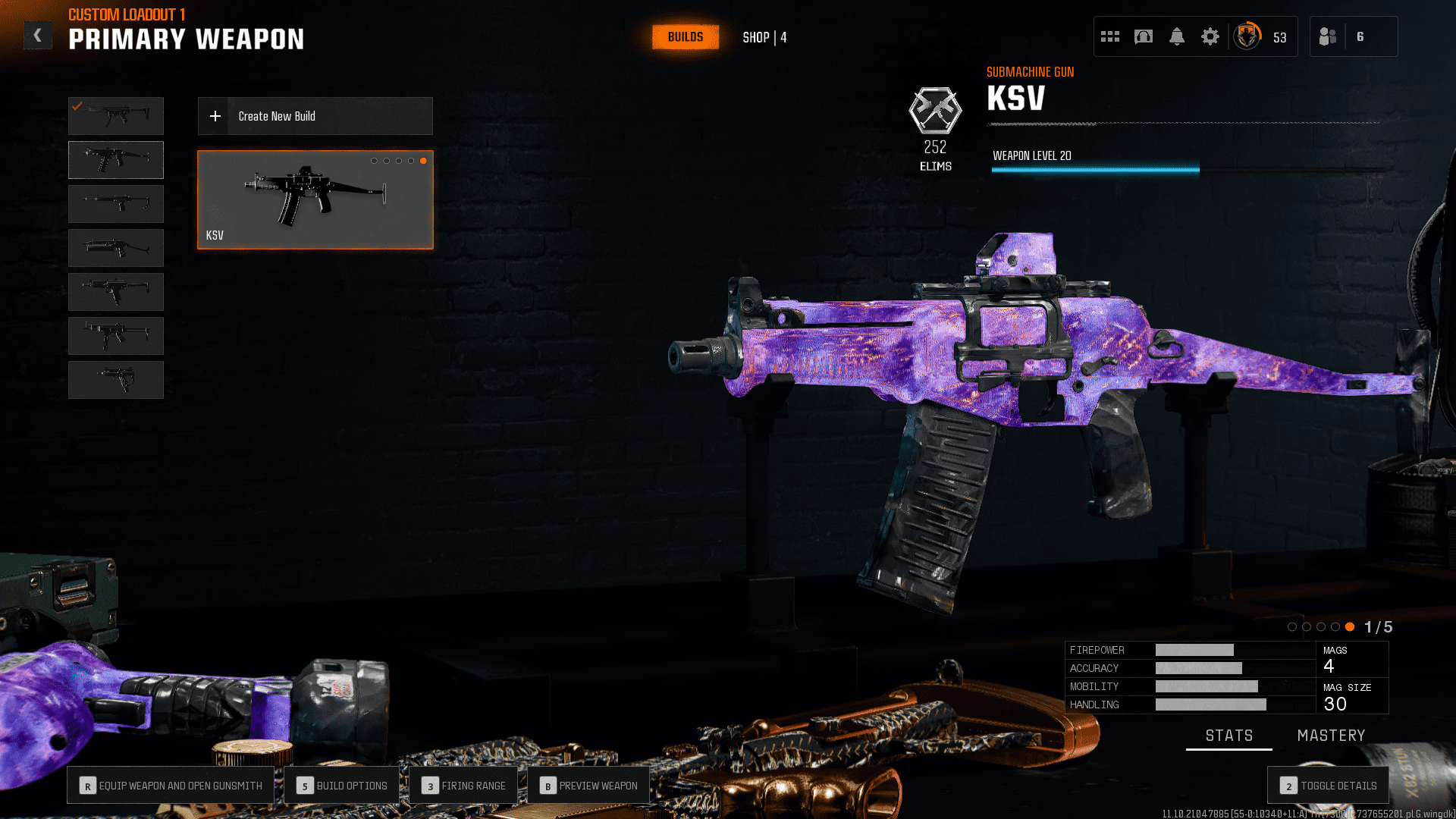
Task: Select the KSV build card
Action: [x=315, y=199]
